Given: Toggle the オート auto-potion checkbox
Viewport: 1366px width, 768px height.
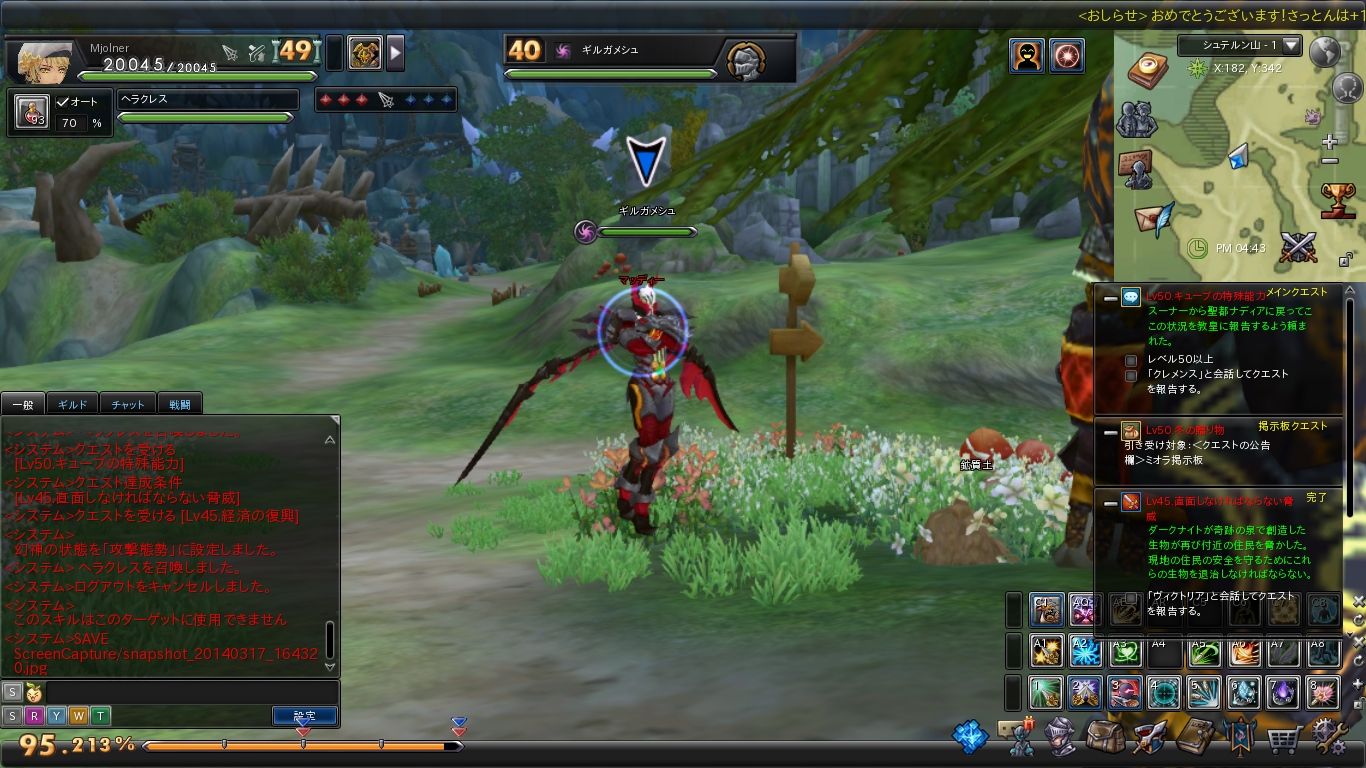Looking at the screenshot, I should (x=62, y=101).
